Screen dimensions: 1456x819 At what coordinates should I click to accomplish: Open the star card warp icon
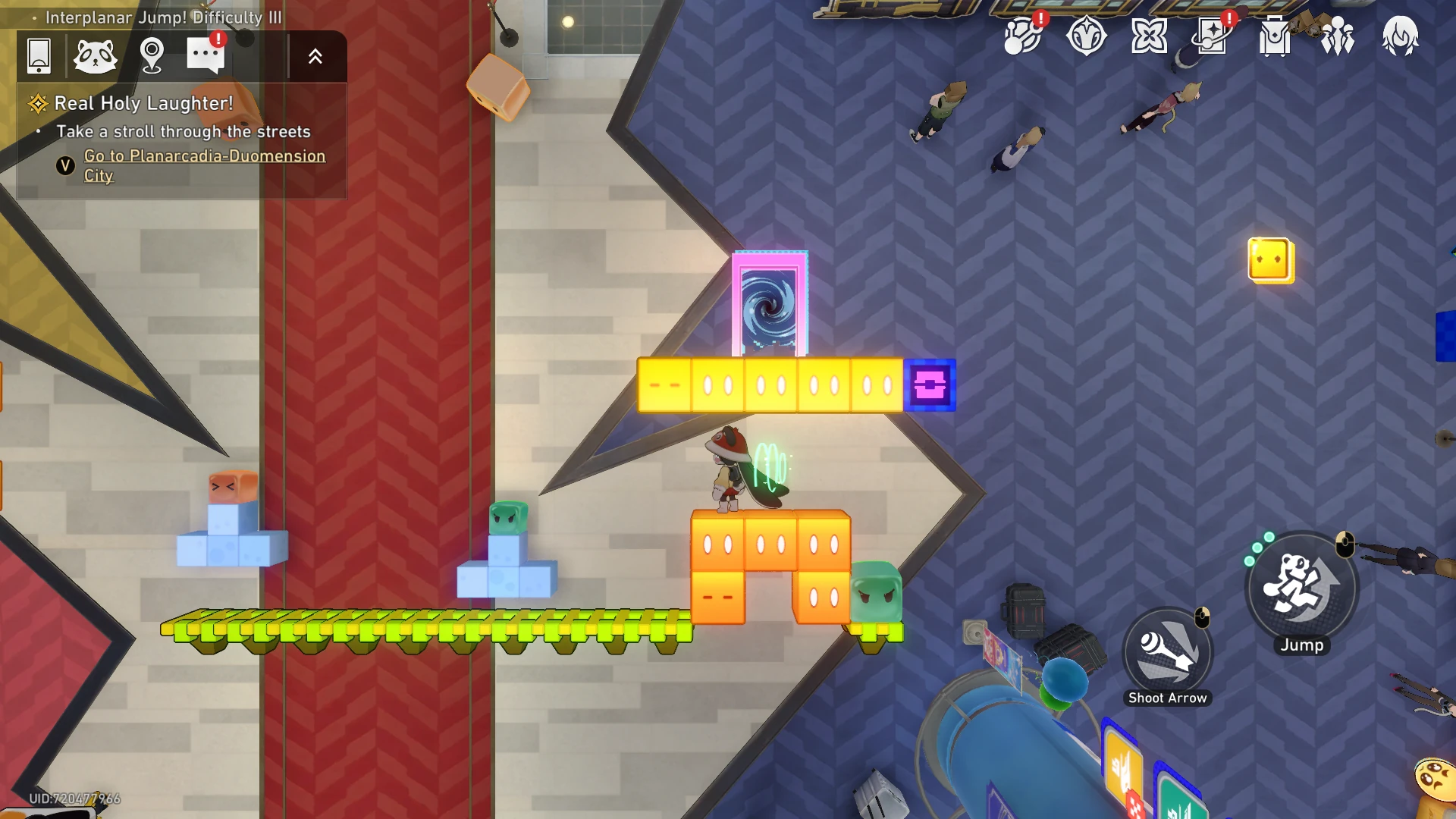pyautogui.click(x=1212, y=36)
